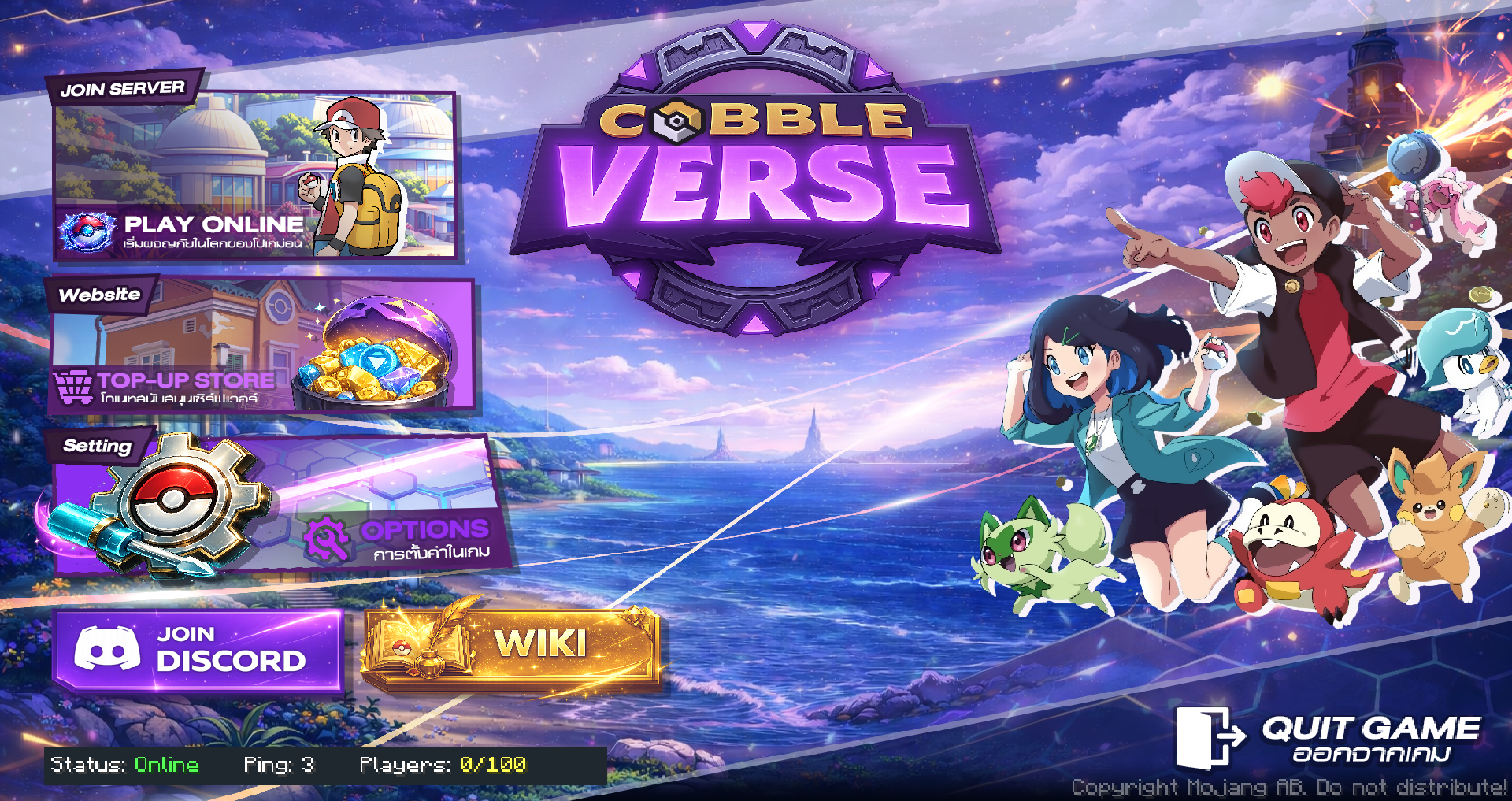Quit the game
Screen dimensions: 1512x801
(x=1331, y=738)
